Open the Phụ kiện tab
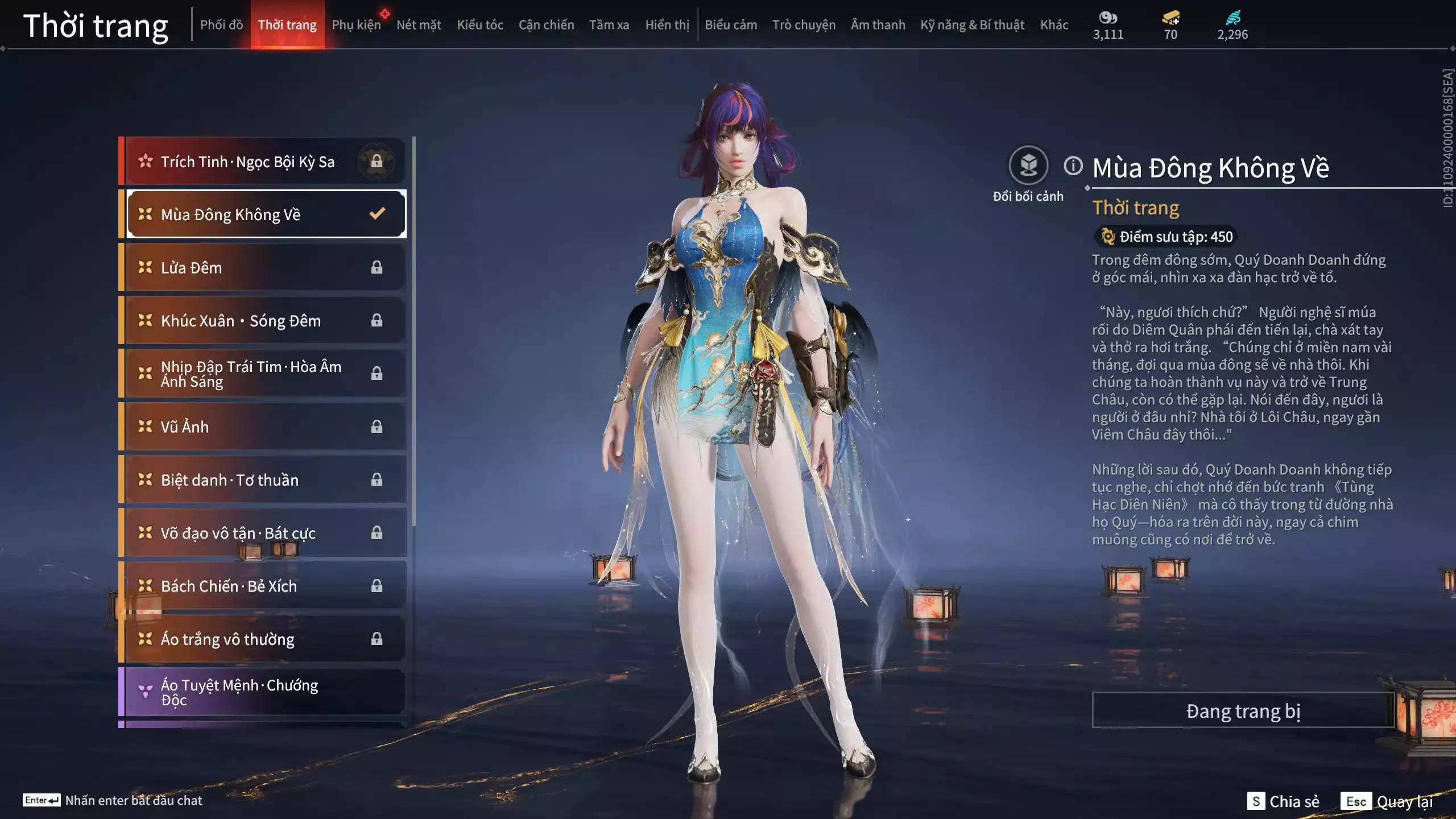This screenshot has width=1456, height=819. click(x=356, y=25)
